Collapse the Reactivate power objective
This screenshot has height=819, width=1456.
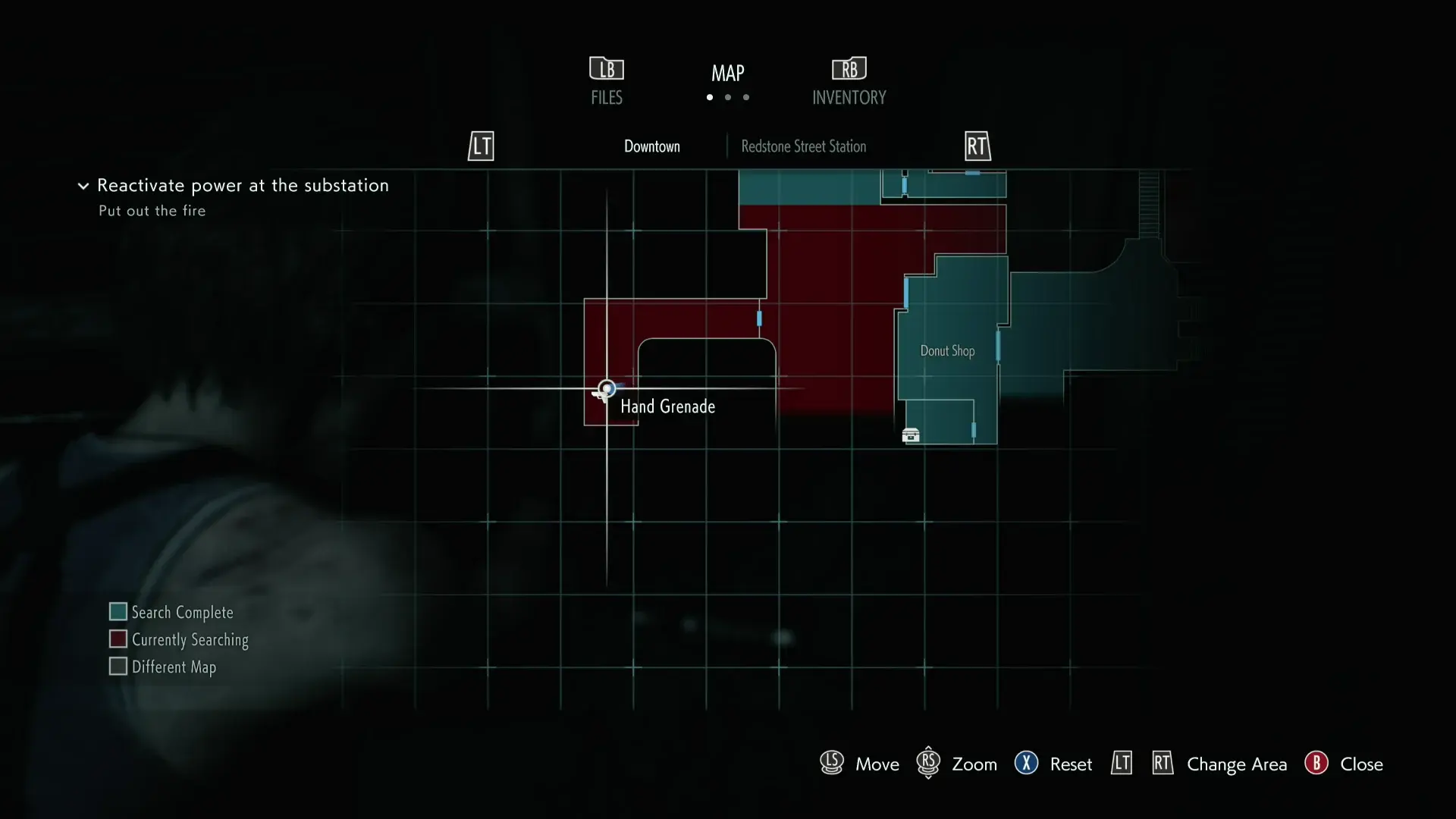tap(83, 186)
